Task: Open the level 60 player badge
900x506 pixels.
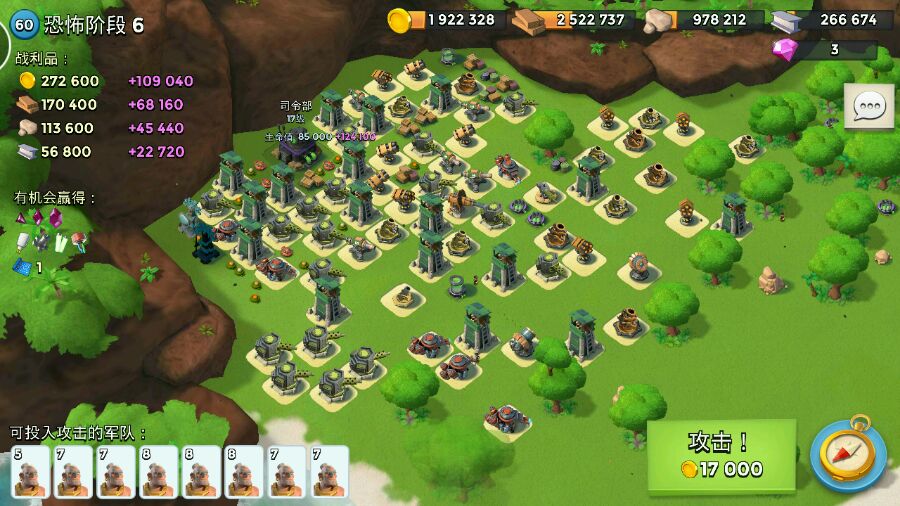Action: click(x=24, y=24)
